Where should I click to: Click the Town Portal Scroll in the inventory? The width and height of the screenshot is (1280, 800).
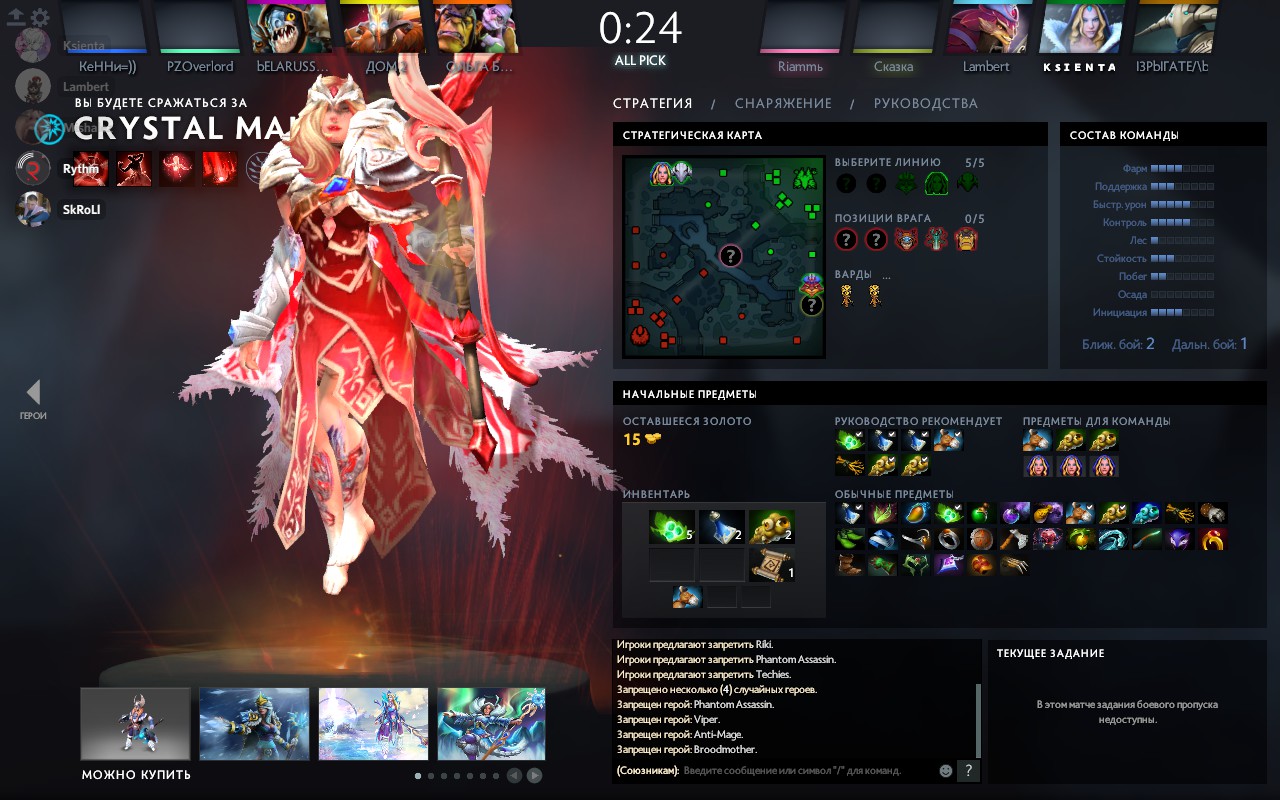[x=770, y=563]
